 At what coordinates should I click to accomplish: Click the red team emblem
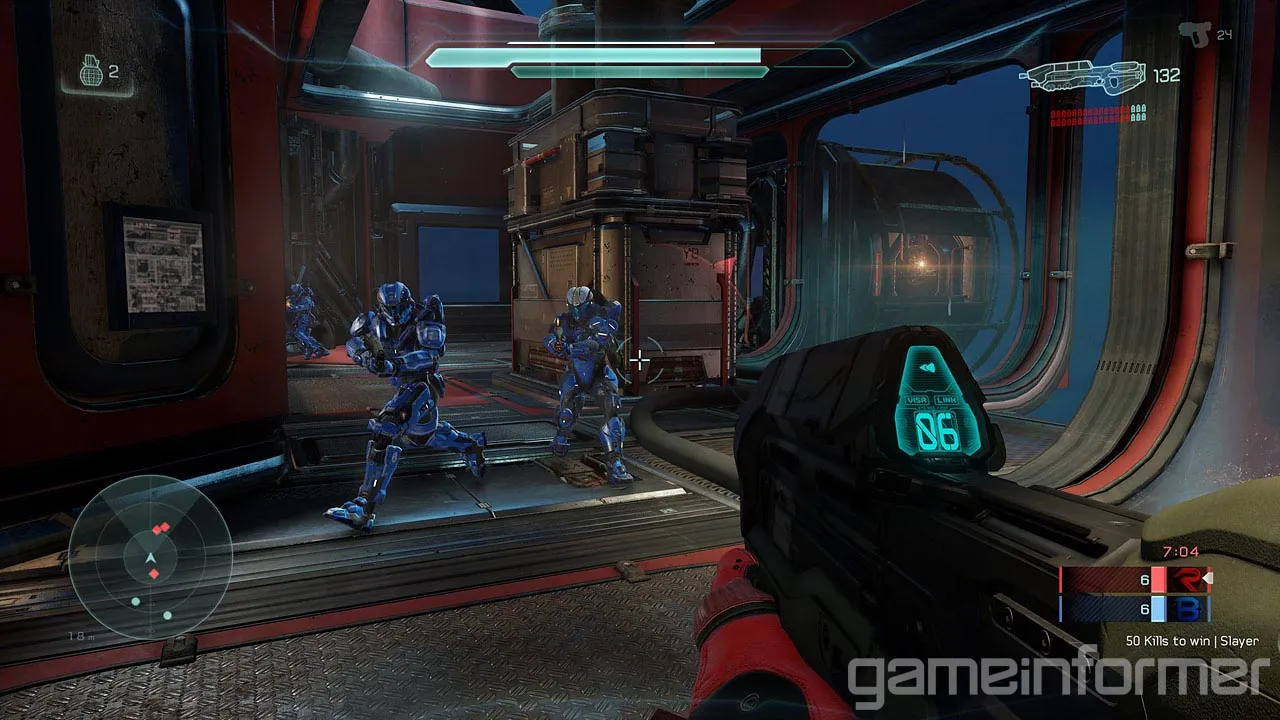pyautogui.click(x=1190, y=580)
